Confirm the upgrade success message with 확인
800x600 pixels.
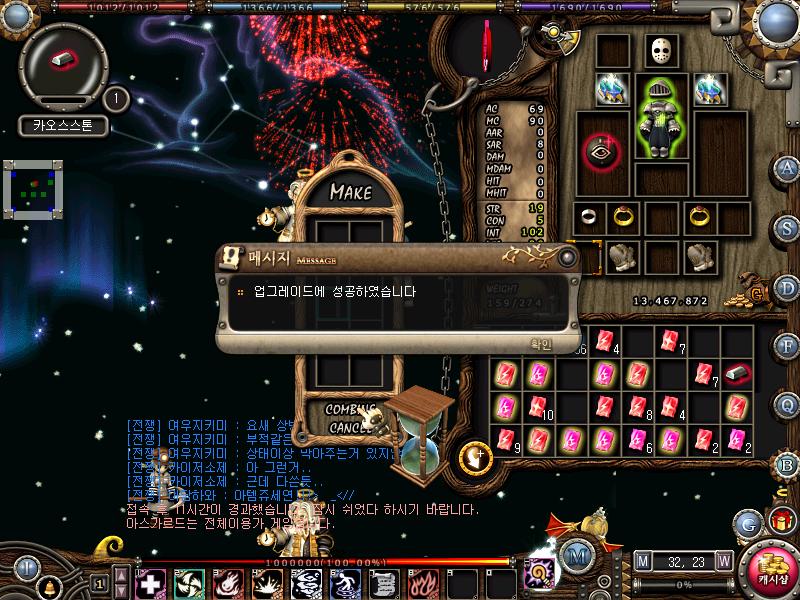point(540,344)
